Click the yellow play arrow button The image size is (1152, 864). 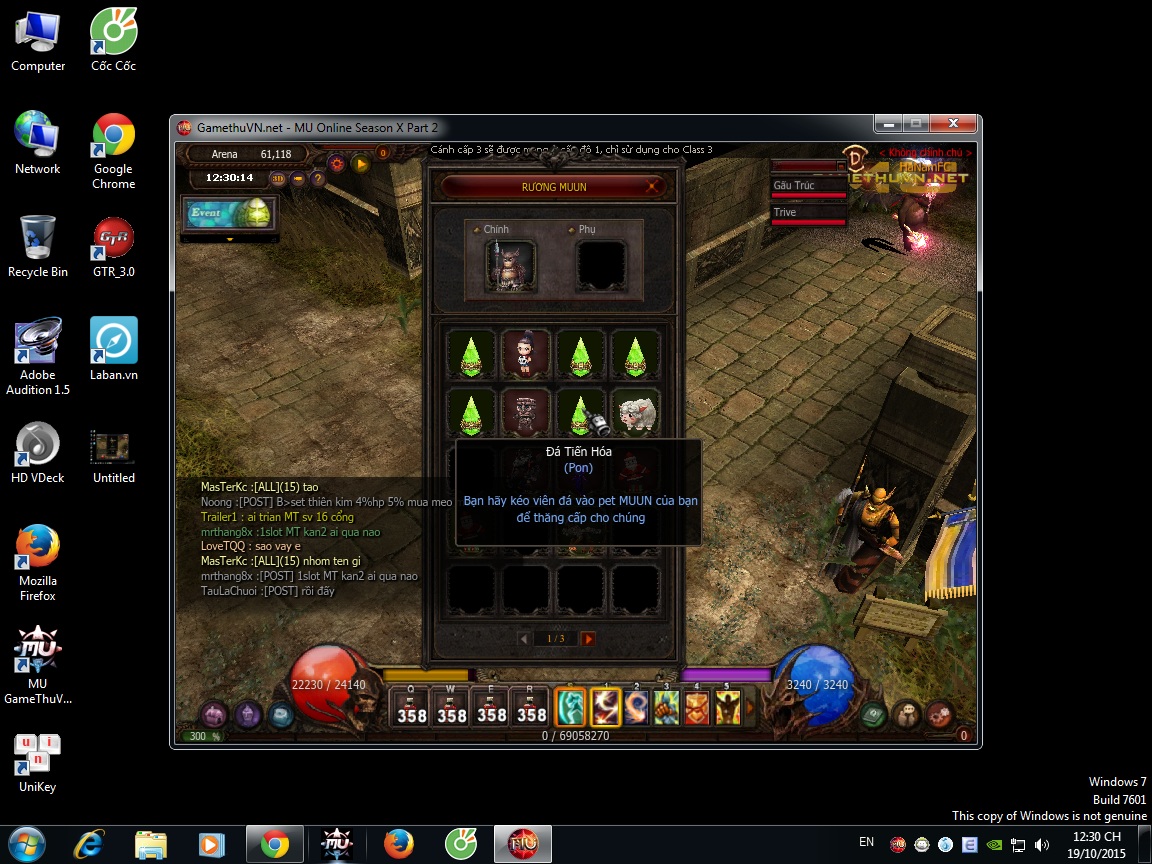(361, 163)
